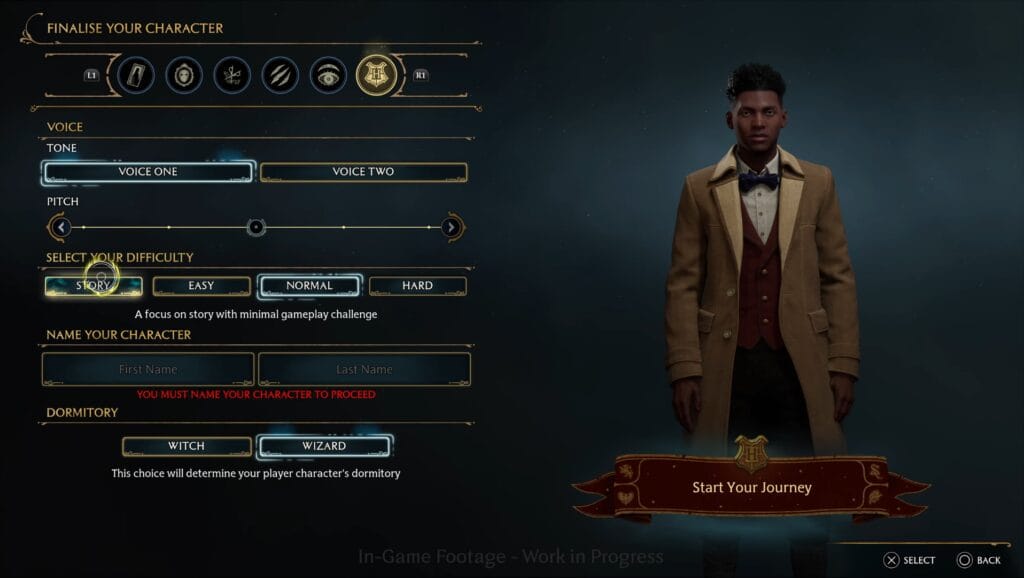Choose Voice One tone
Image resolution: width=1024 pixels, height=578 pixels.
pos(148,172)
